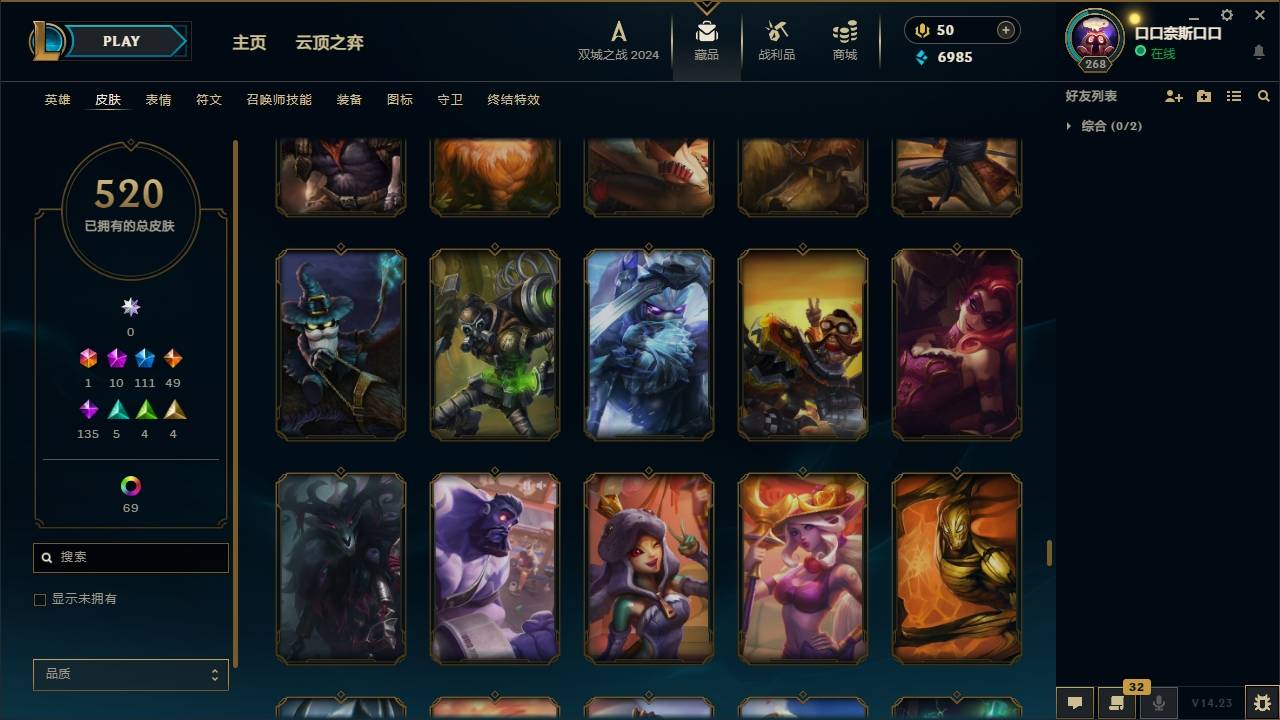
Task: Open the 英雄 tab in collection
Action: coord(57,100)
